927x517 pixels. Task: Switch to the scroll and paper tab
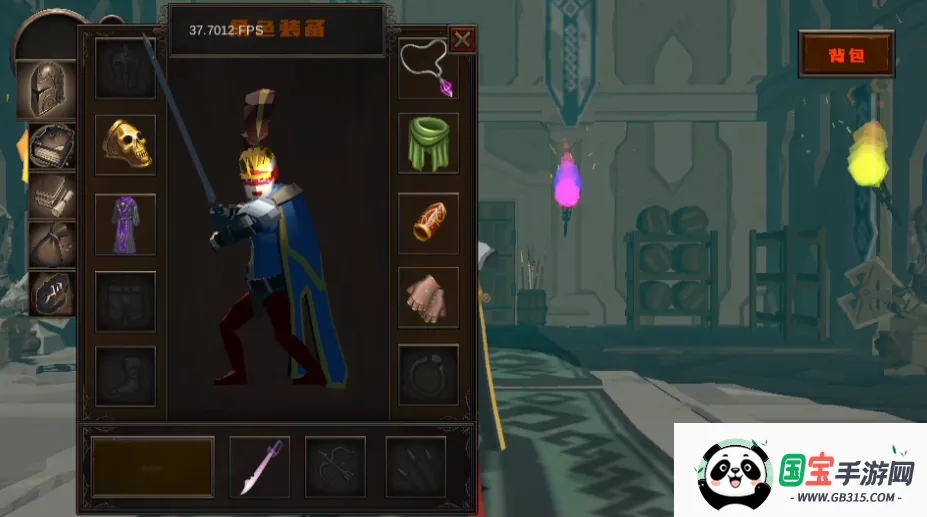(x=50, y=196)
